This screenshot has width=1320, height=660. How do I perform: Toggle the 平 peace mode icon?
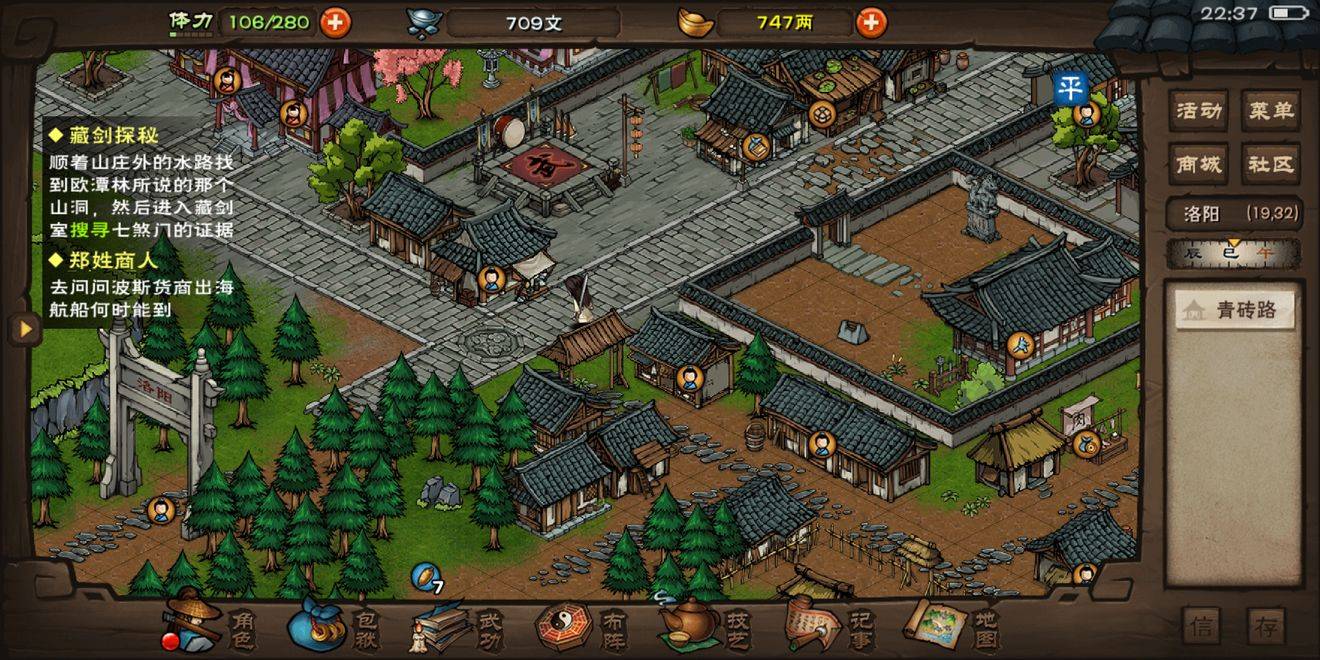click(x=1070, y=87)
